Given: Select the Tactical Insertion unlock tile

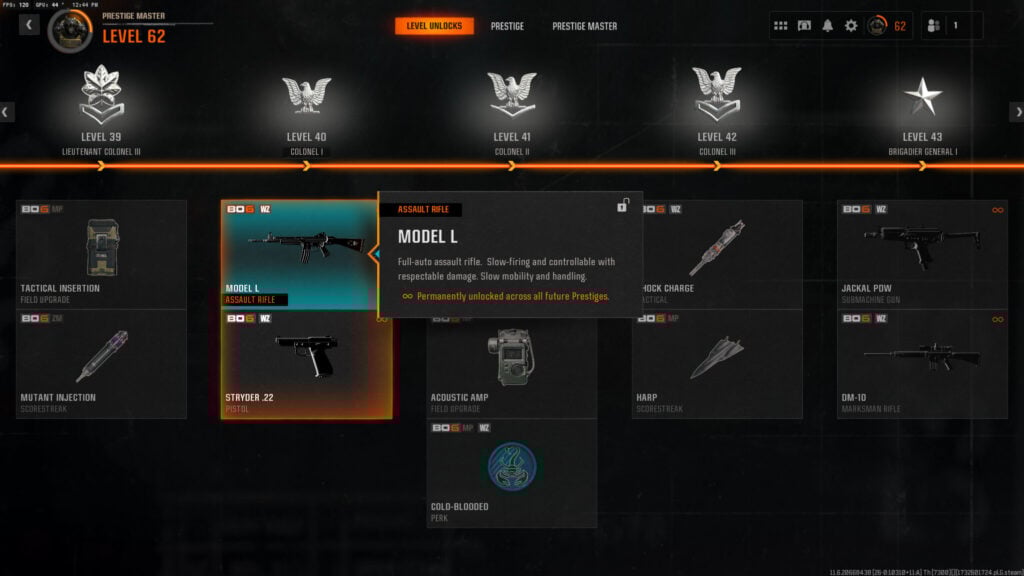Looking at the screenshot, I should 101,254.
